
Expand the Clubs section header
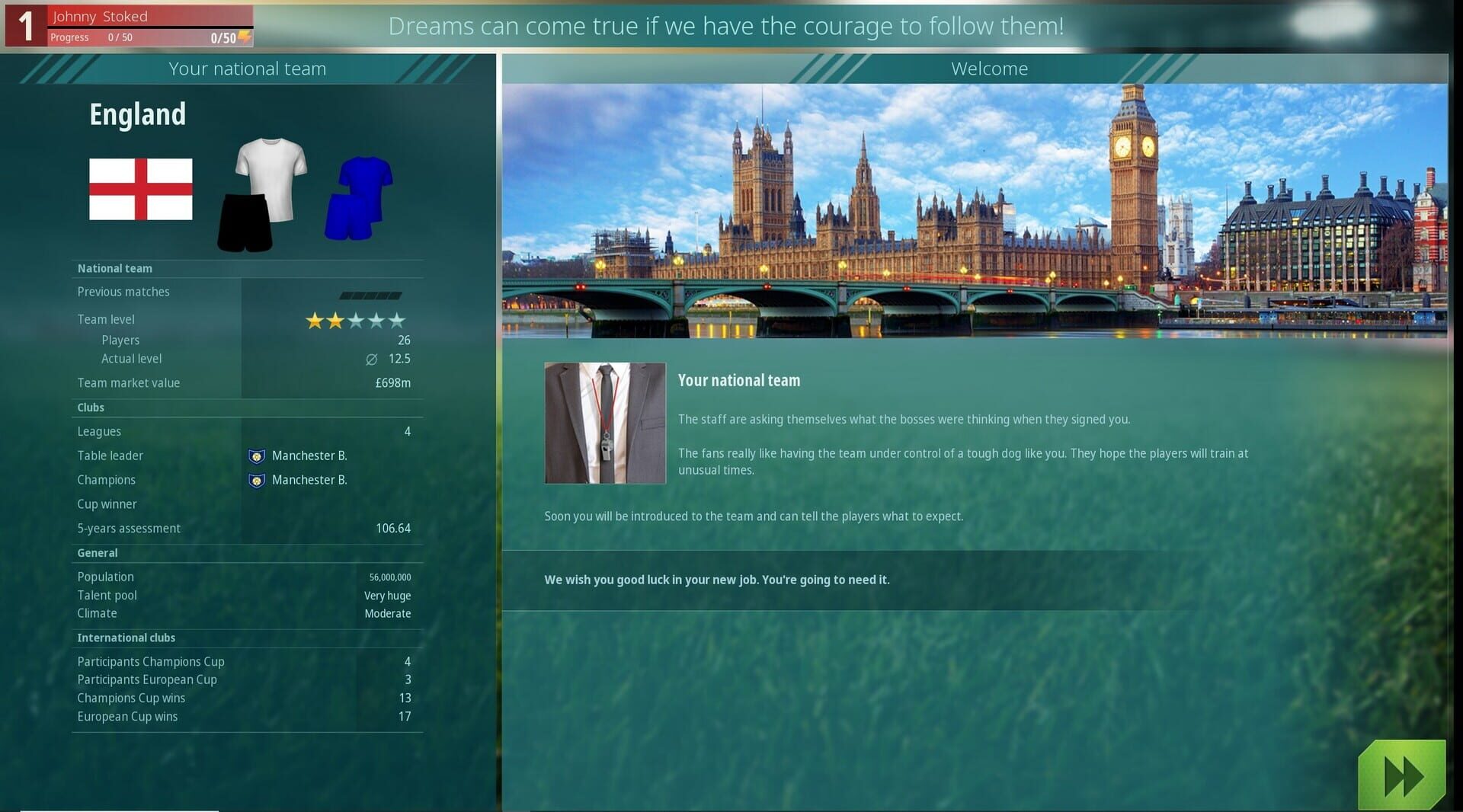pos(90,408)
